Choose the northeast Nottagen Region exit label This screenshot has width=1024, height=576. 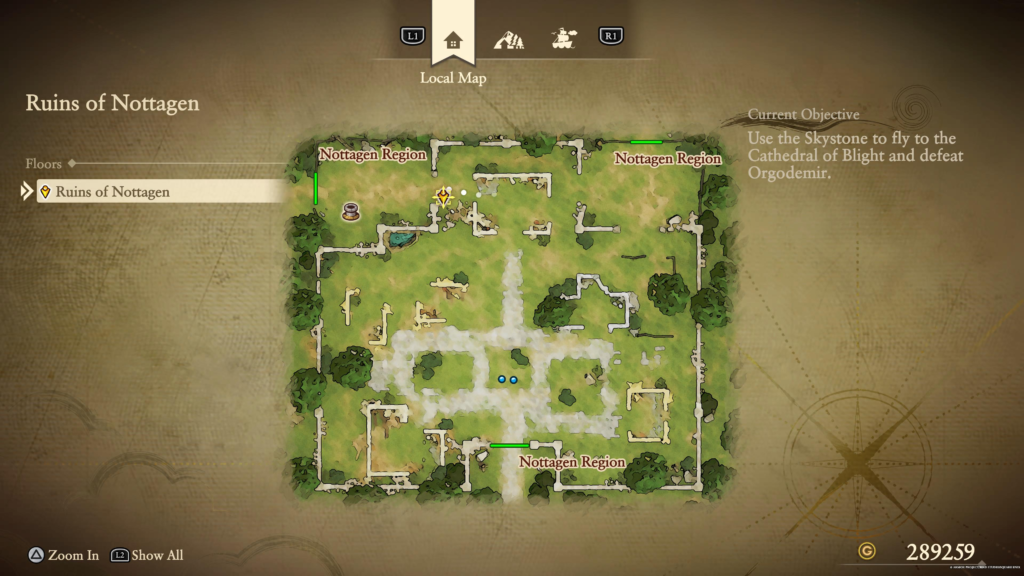[667, 158]
